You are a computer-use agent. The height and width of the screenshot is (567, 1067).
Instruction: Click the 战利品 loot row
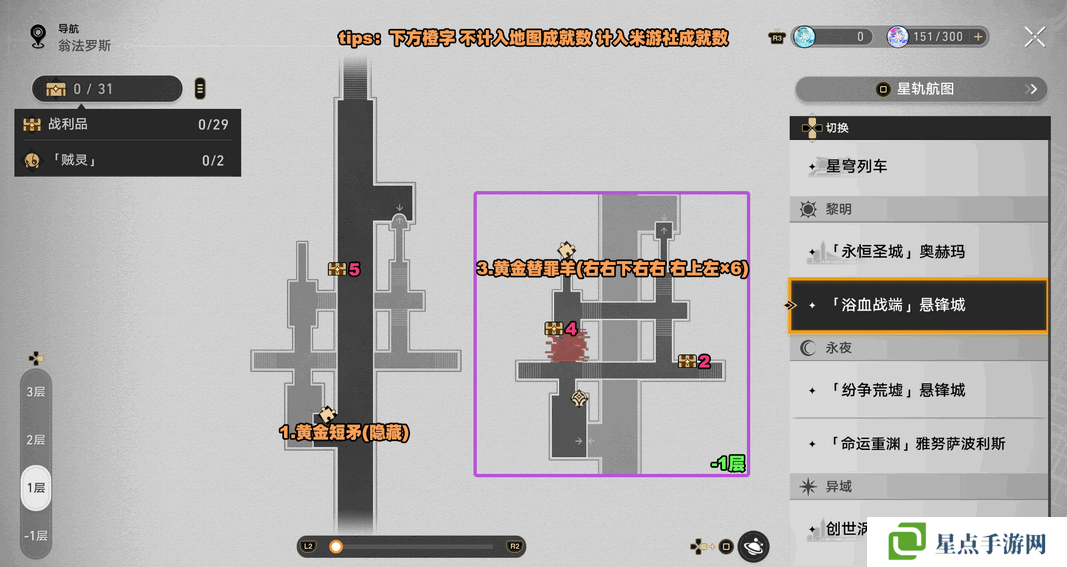(127, 125)
